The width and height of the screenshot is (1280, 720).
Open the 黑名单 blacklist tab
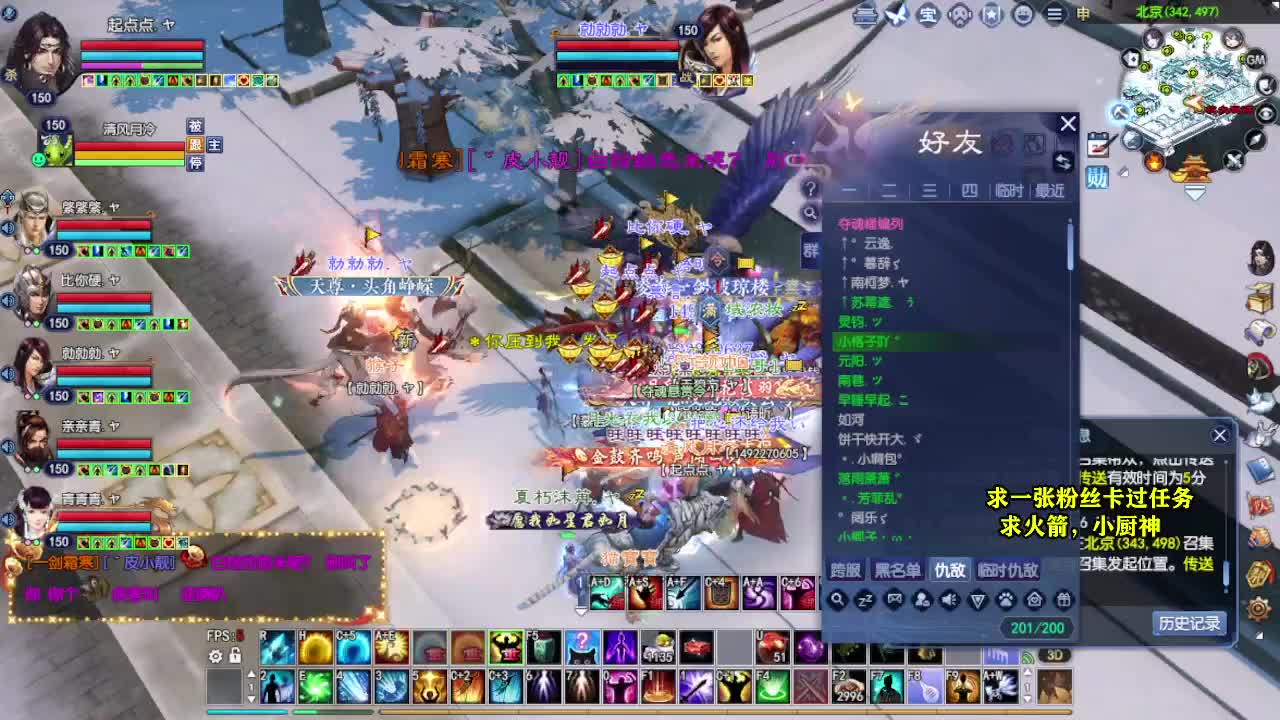click(899, 571)
